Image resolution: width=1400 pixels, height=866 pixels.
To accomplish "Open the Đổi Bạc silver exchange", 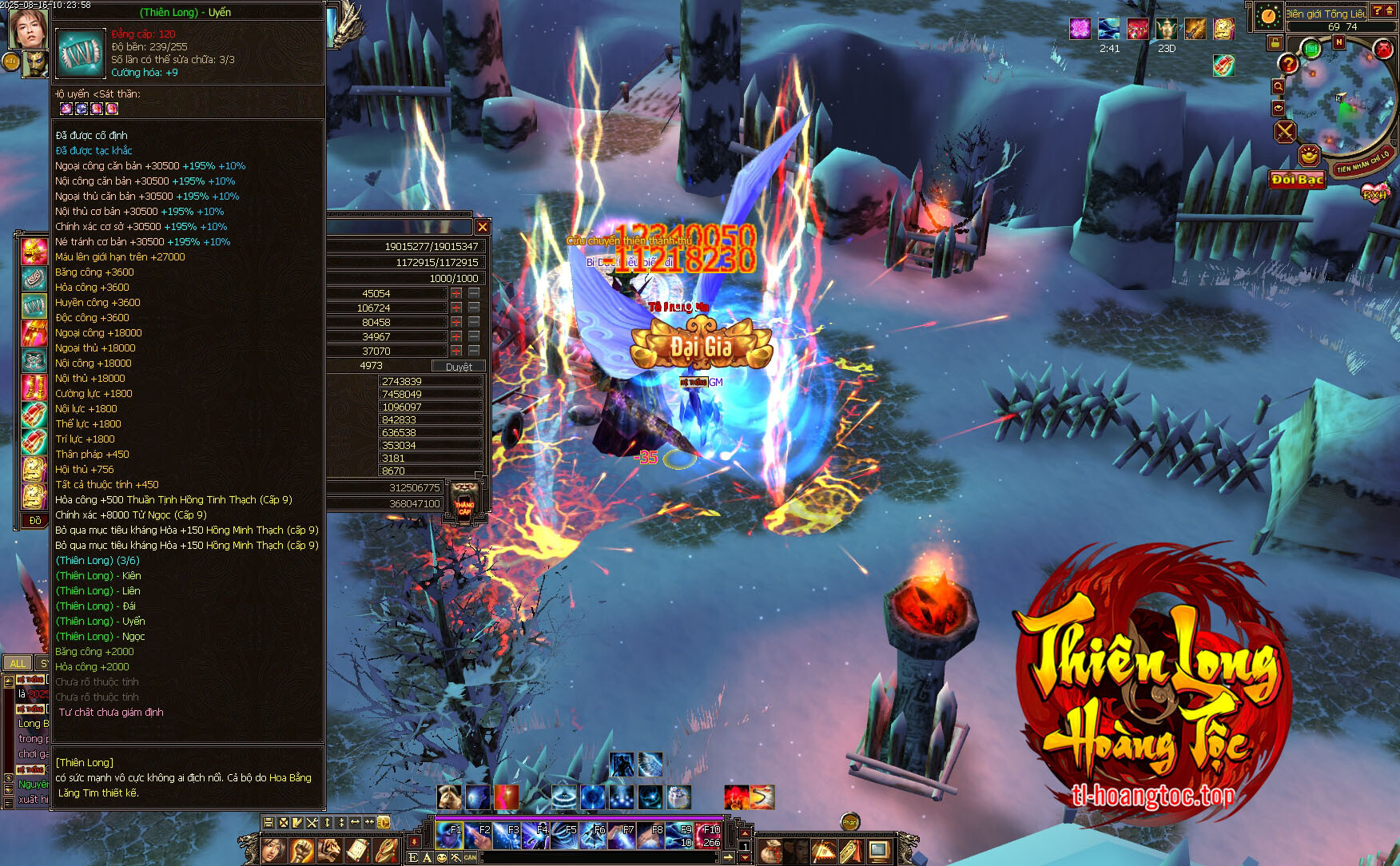I will coord(1298,180).
